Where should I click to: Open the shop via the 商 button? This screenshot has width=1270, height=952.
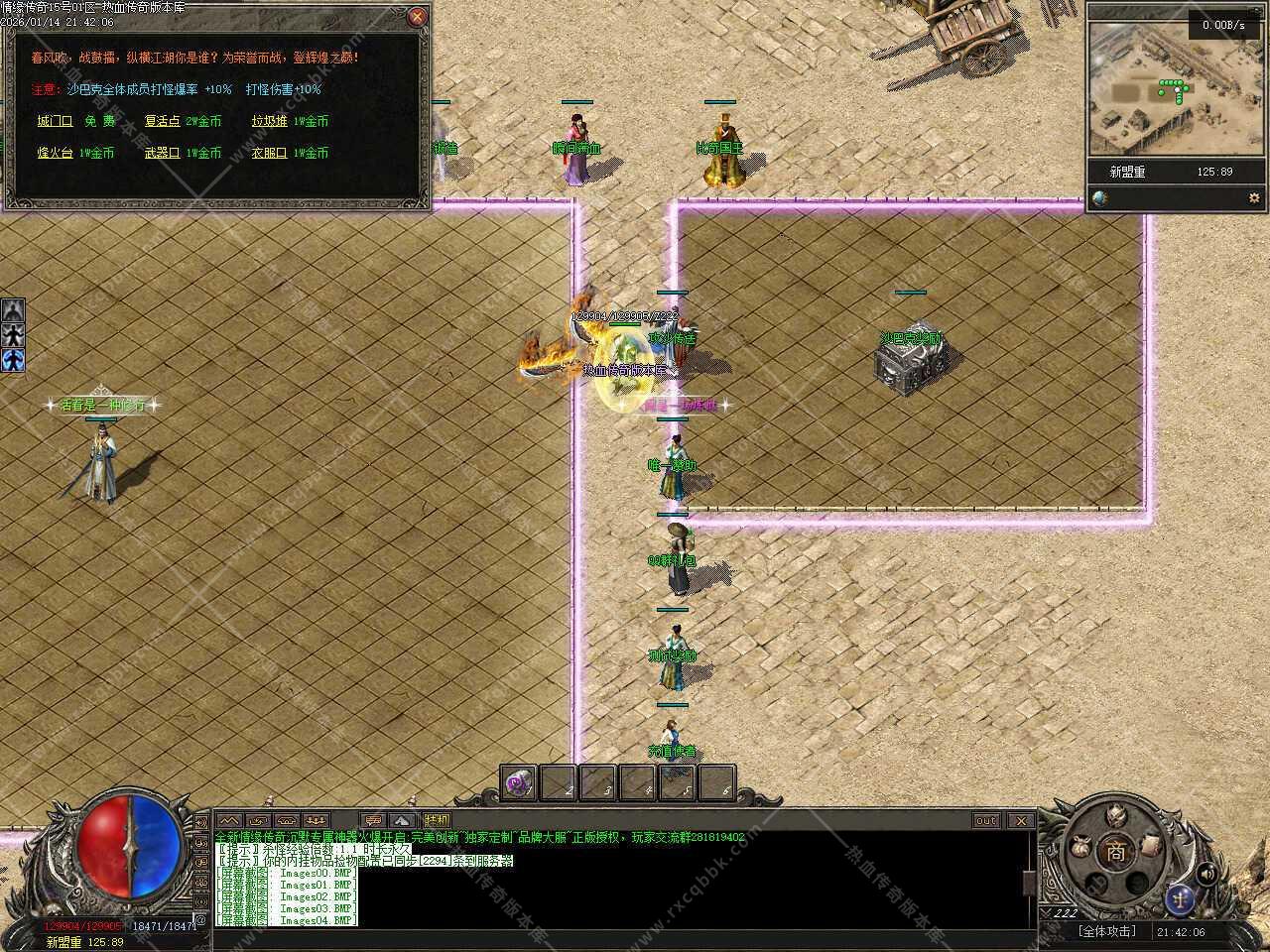click(1116, 852)
